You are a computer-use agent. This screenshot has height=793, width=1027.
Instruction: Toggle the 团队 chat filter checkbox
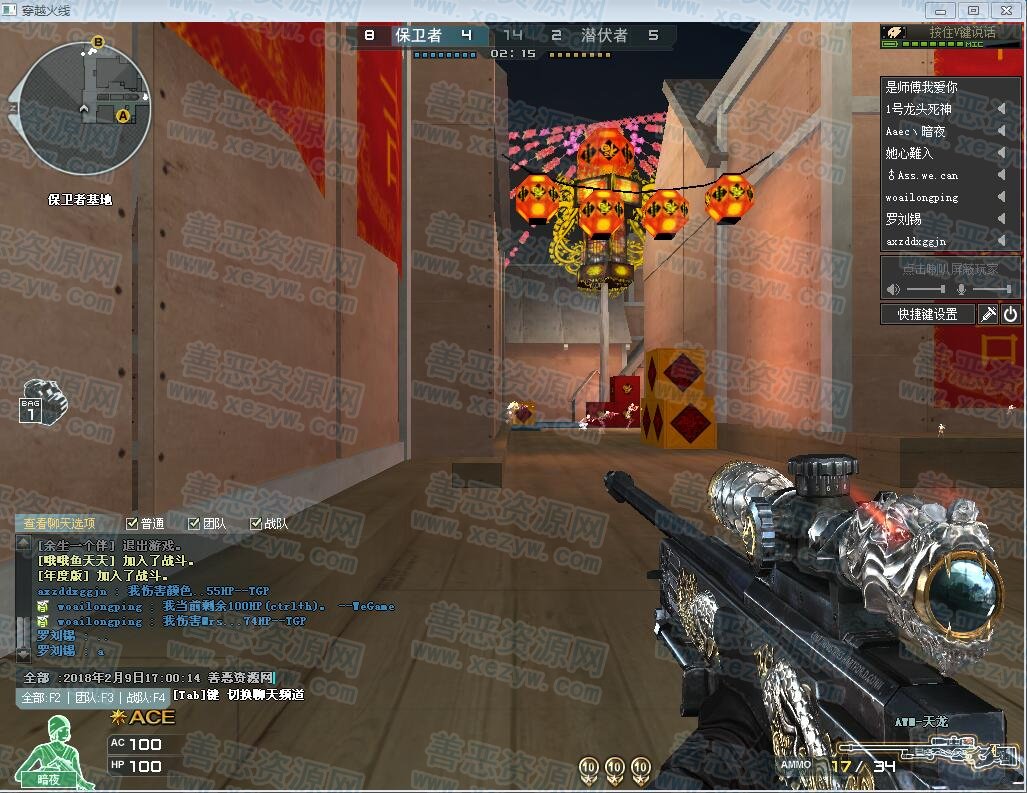[195, 523]
